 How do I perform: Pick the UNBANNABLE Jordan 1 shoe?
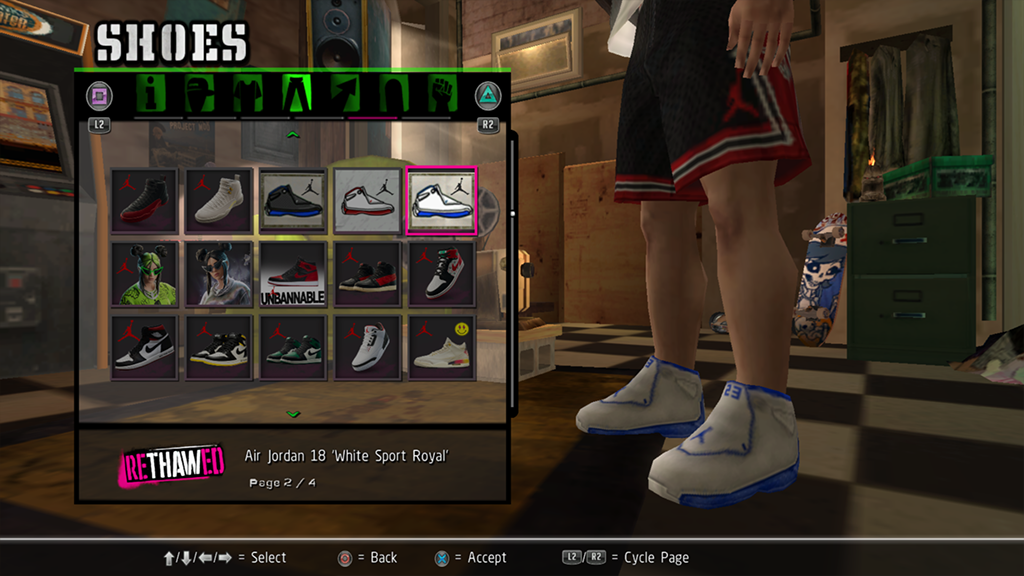coord(293,274)
